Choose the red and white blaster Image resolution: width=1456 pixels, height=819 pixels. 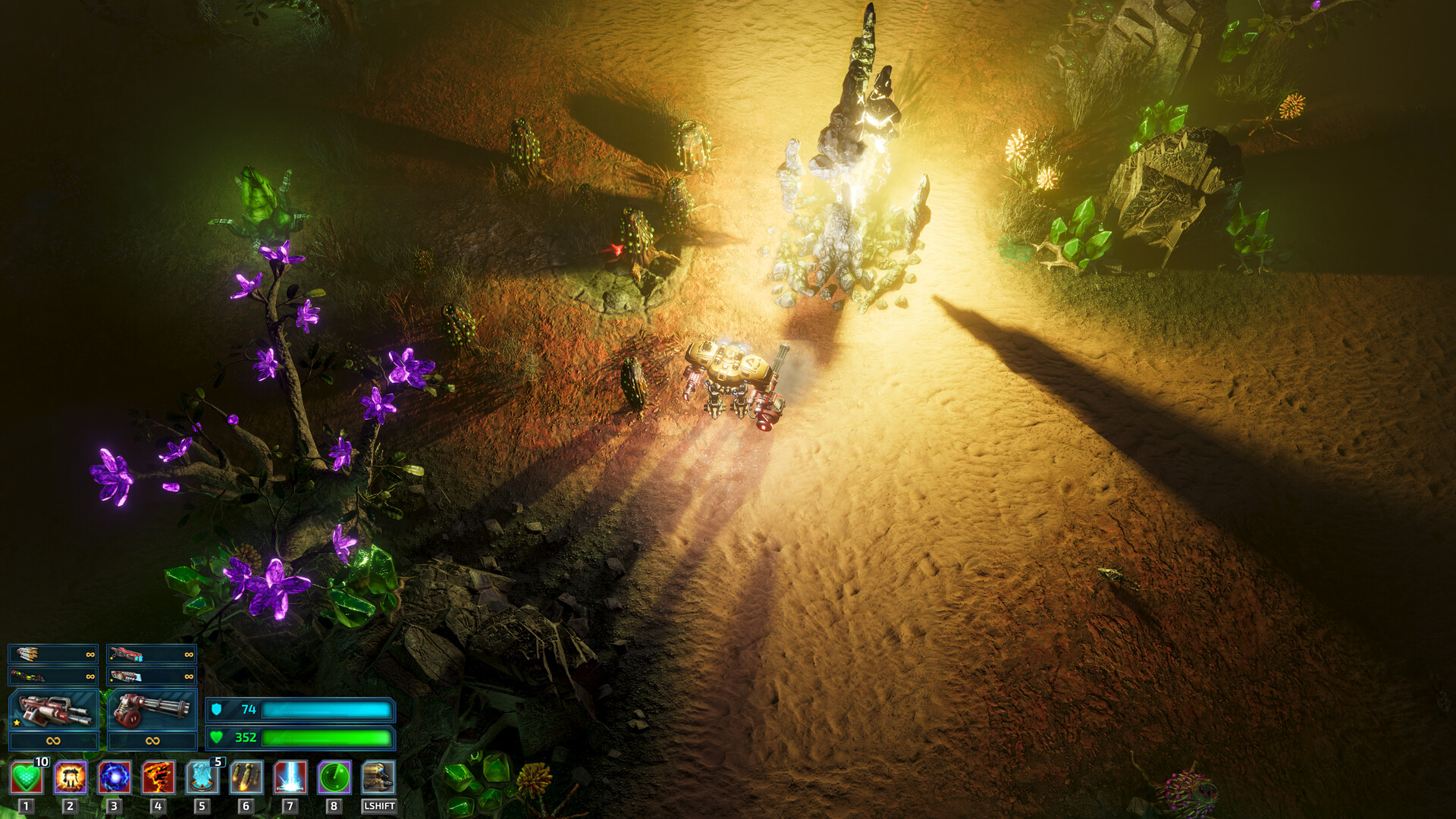(152, 676)
